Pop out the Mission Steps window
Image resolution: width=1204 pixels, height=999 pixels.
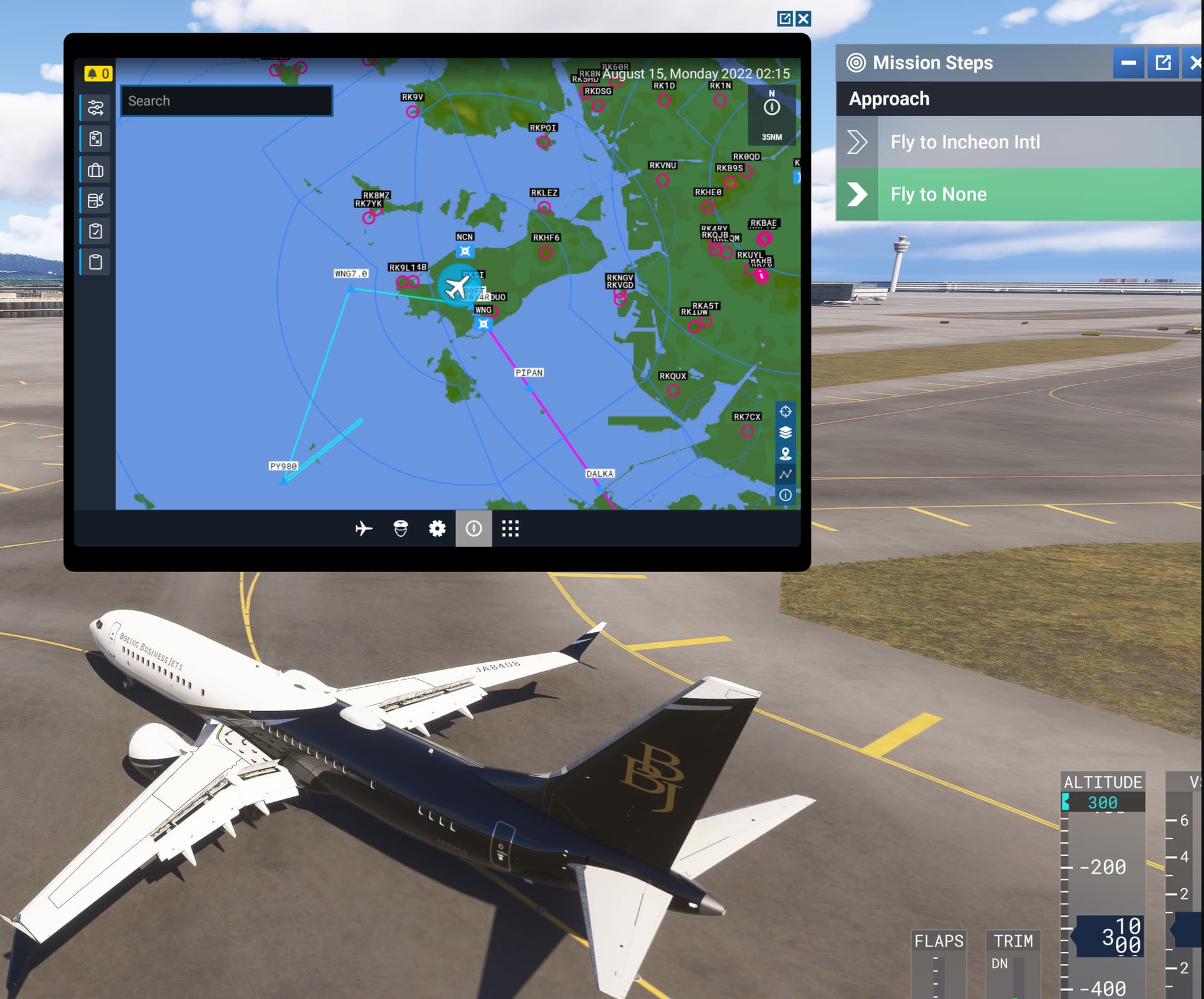pyautogui.click(x=1164, y=63)
